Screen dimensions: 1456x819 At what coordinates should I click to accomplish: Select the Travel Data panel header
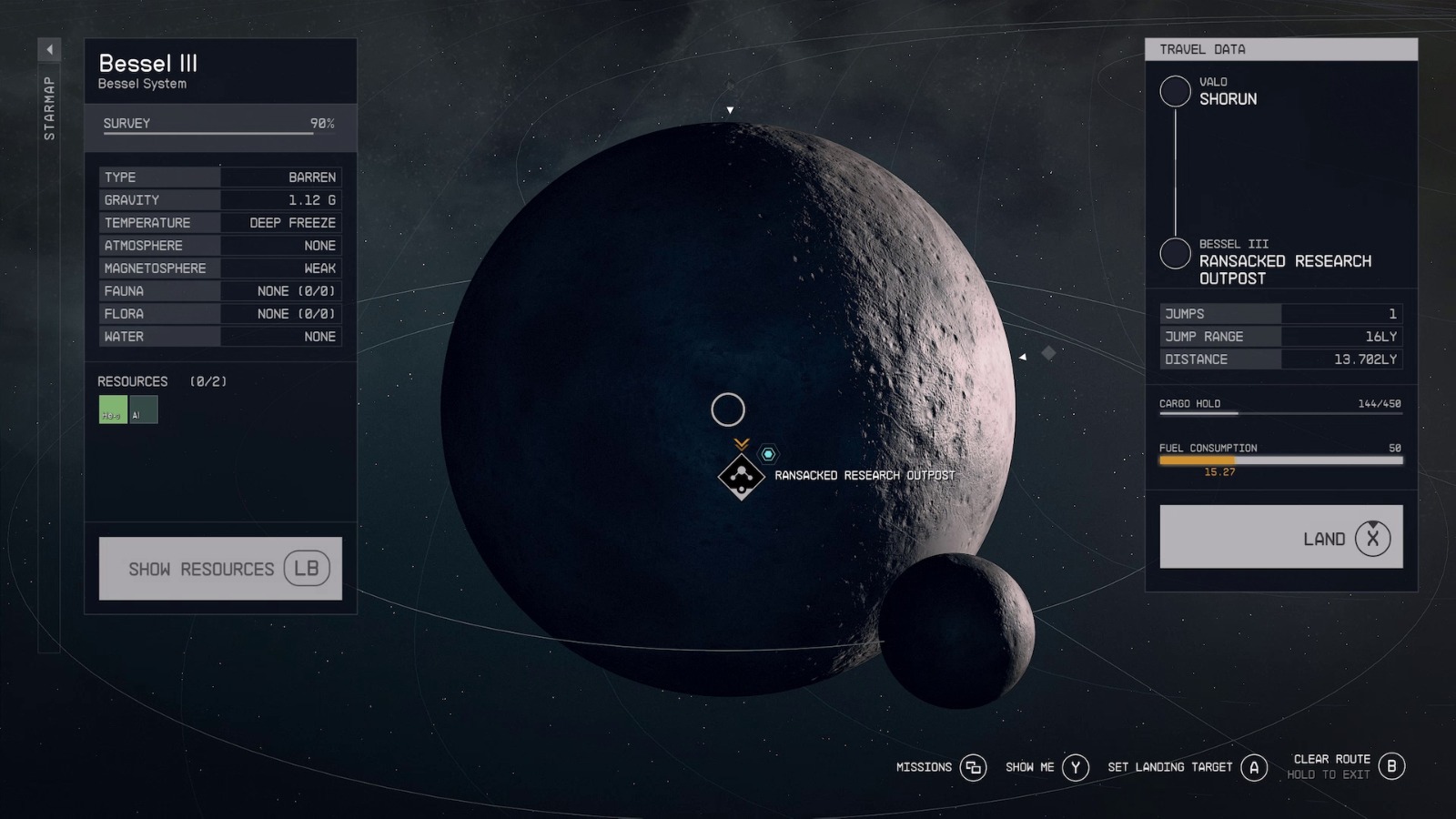tap(1280, 49)
